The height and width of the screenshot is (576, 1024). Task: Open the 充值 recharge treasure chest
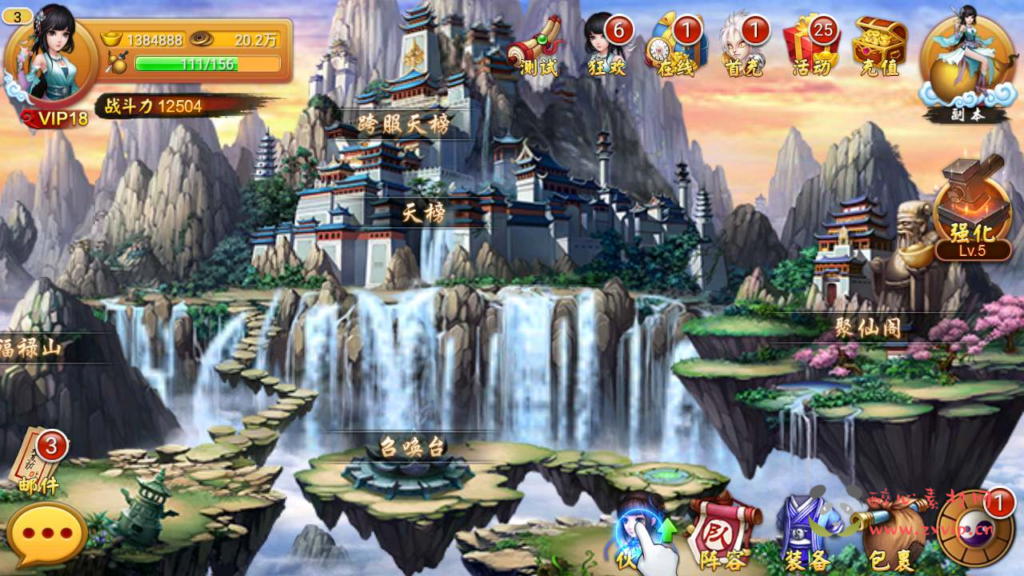pyautogui.click(x=880, y=47)
